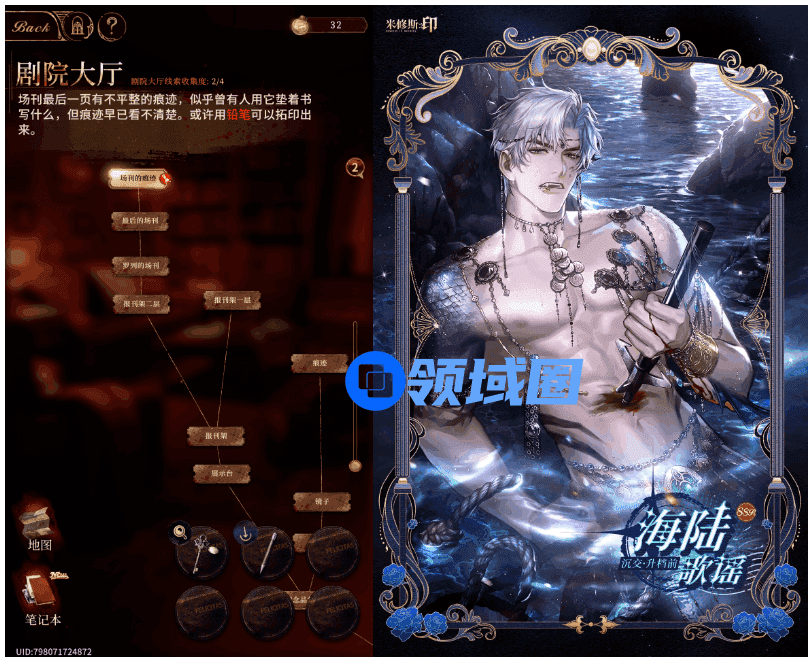Select the 展示台 node
Image resolution: width=812 pixels, height=664 pixels.
click(220, 472)
